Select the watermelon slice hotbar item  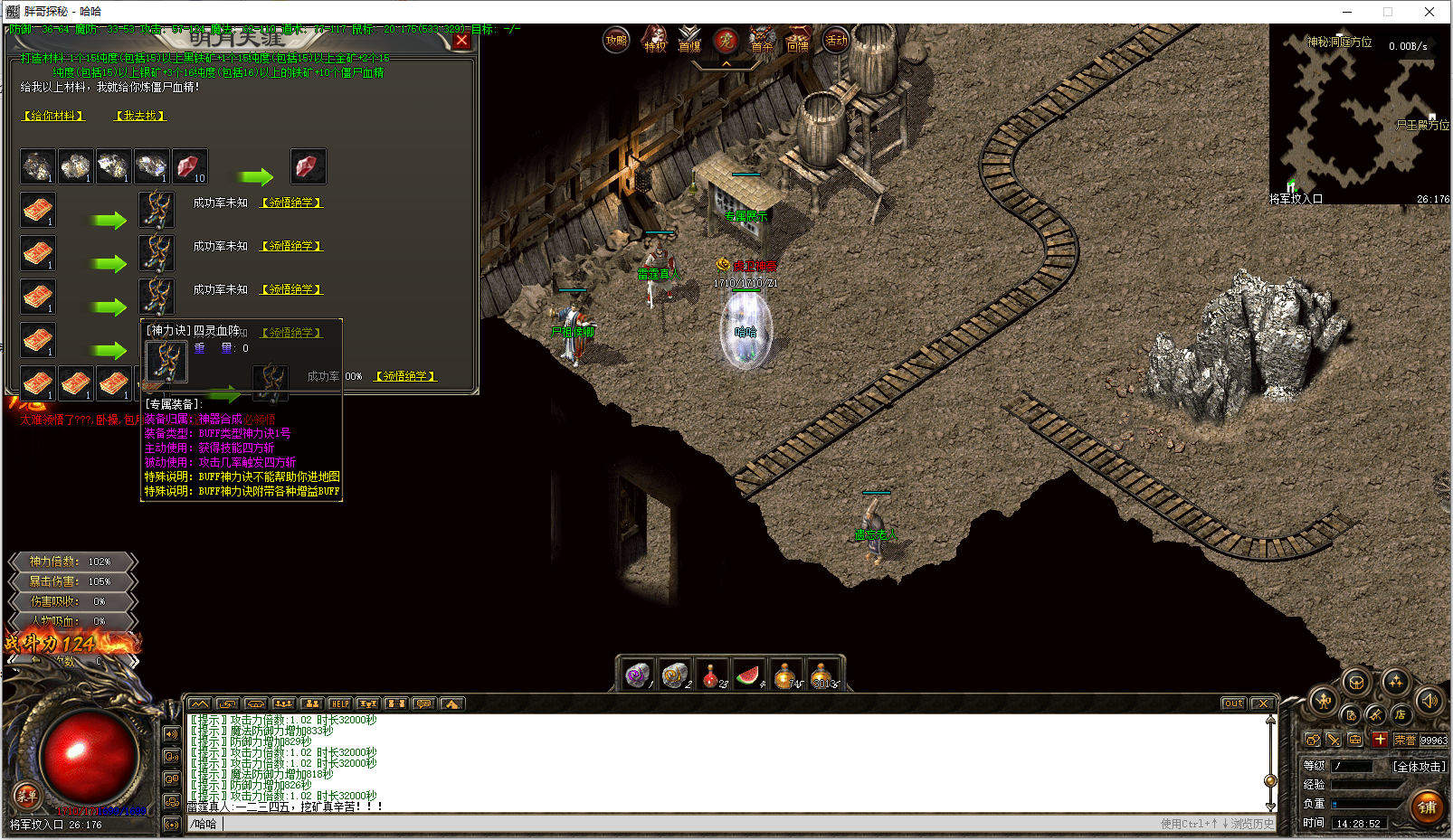(748, 675)
